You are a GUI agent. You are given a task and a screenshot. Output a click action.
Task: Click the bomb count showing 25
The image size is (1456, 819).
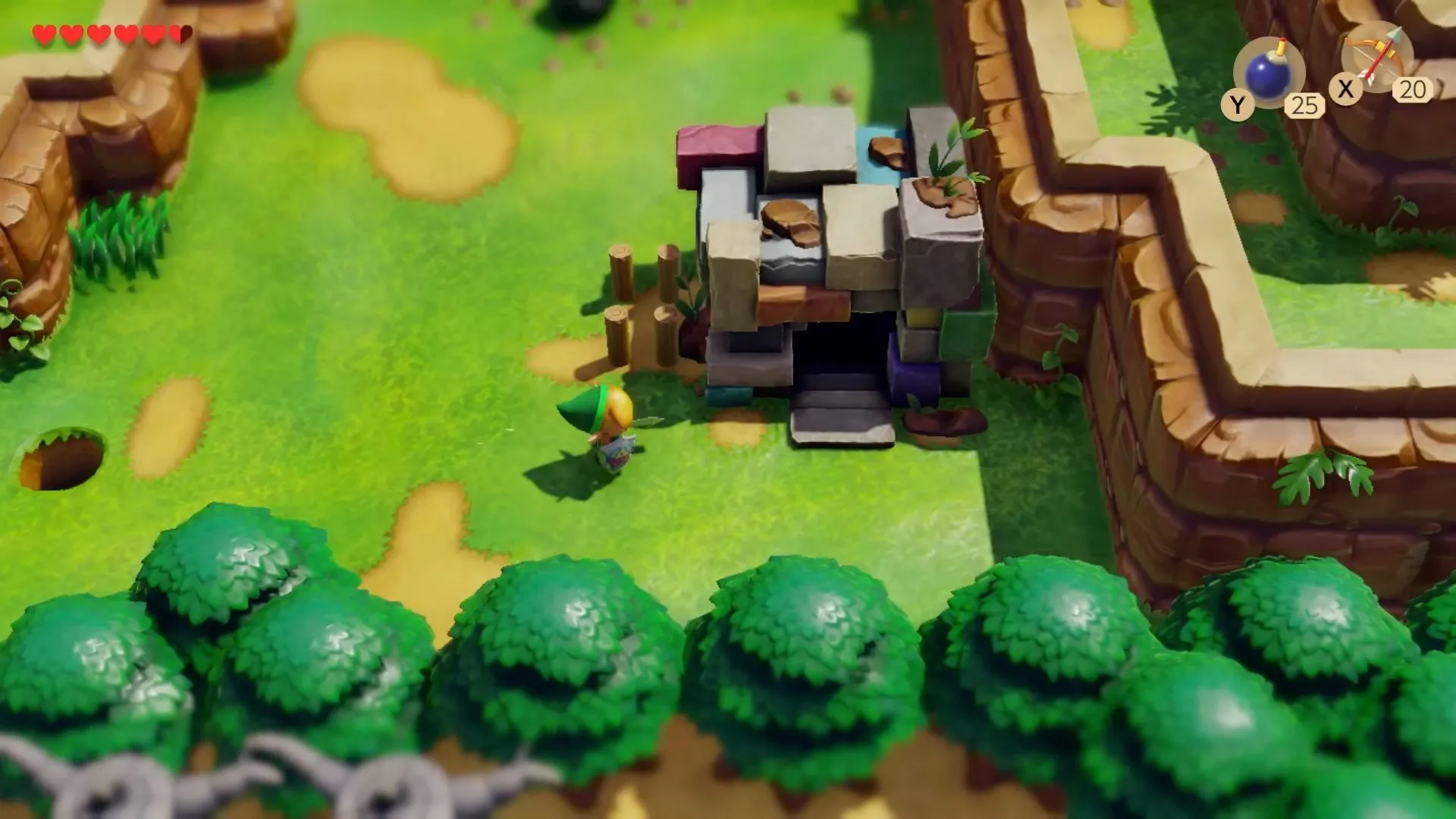pos(1306,104)
